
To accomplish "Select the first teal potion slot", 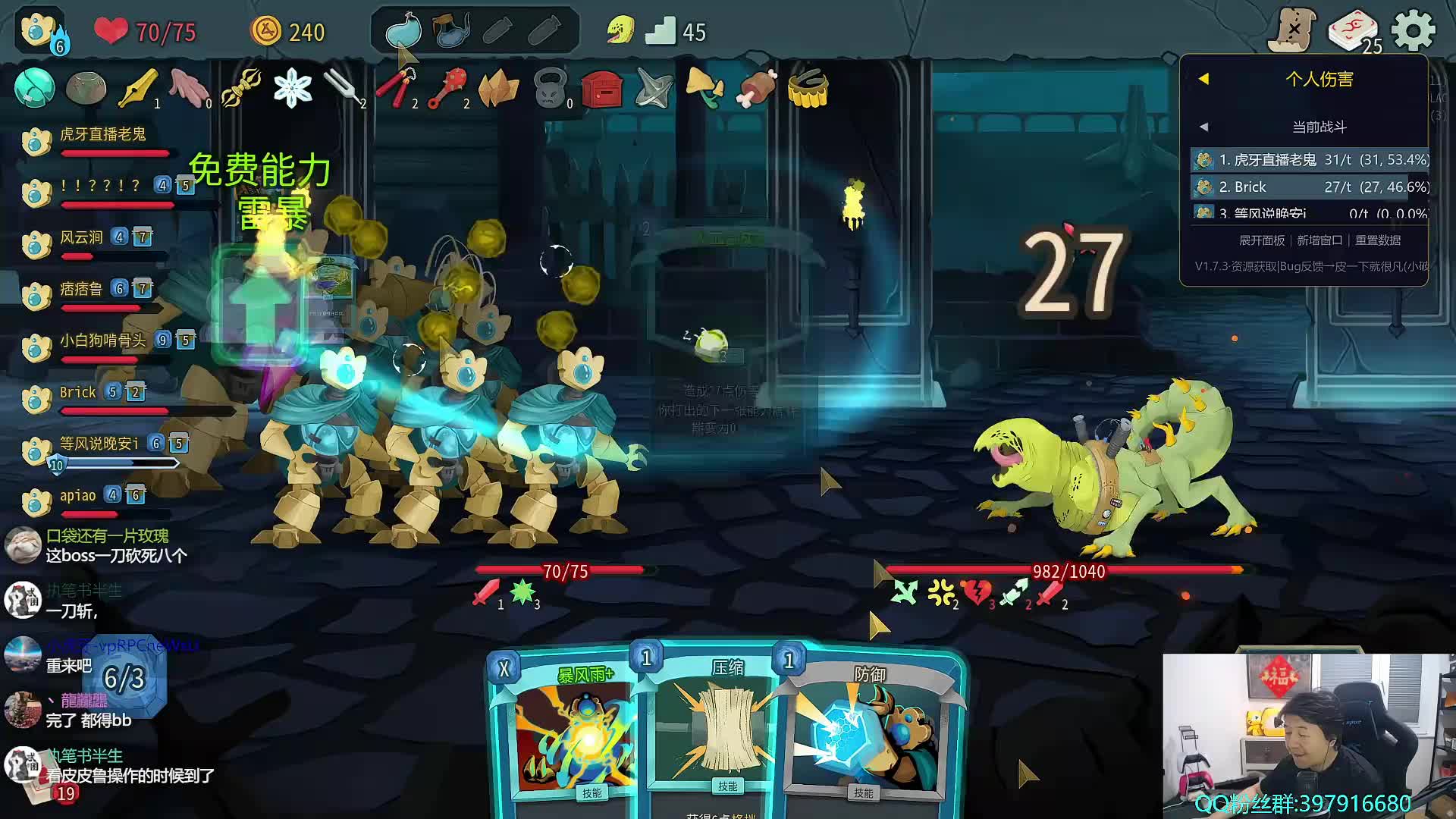I will click(403, 31).
